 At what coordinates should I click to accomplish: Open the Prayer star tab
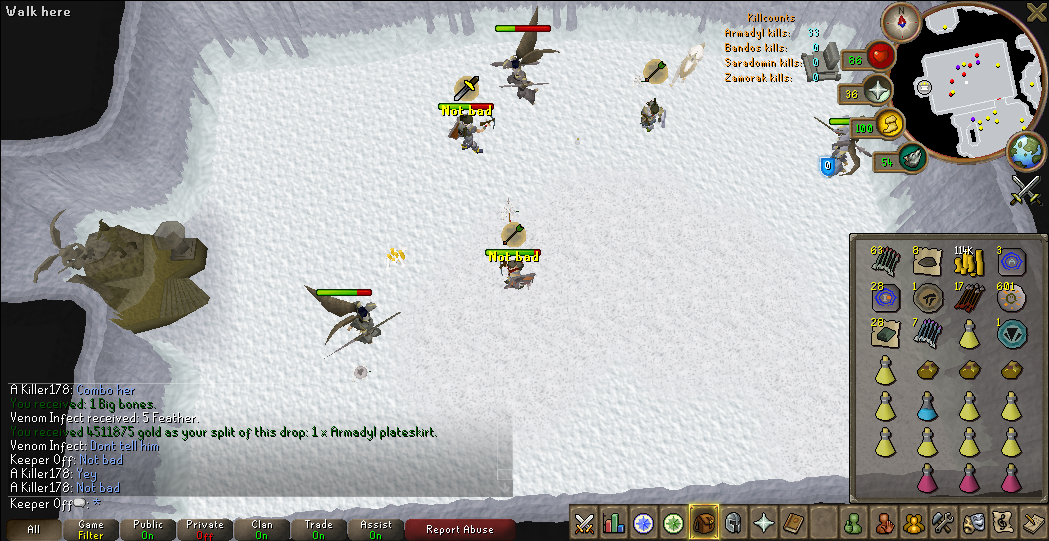point(763,522)
